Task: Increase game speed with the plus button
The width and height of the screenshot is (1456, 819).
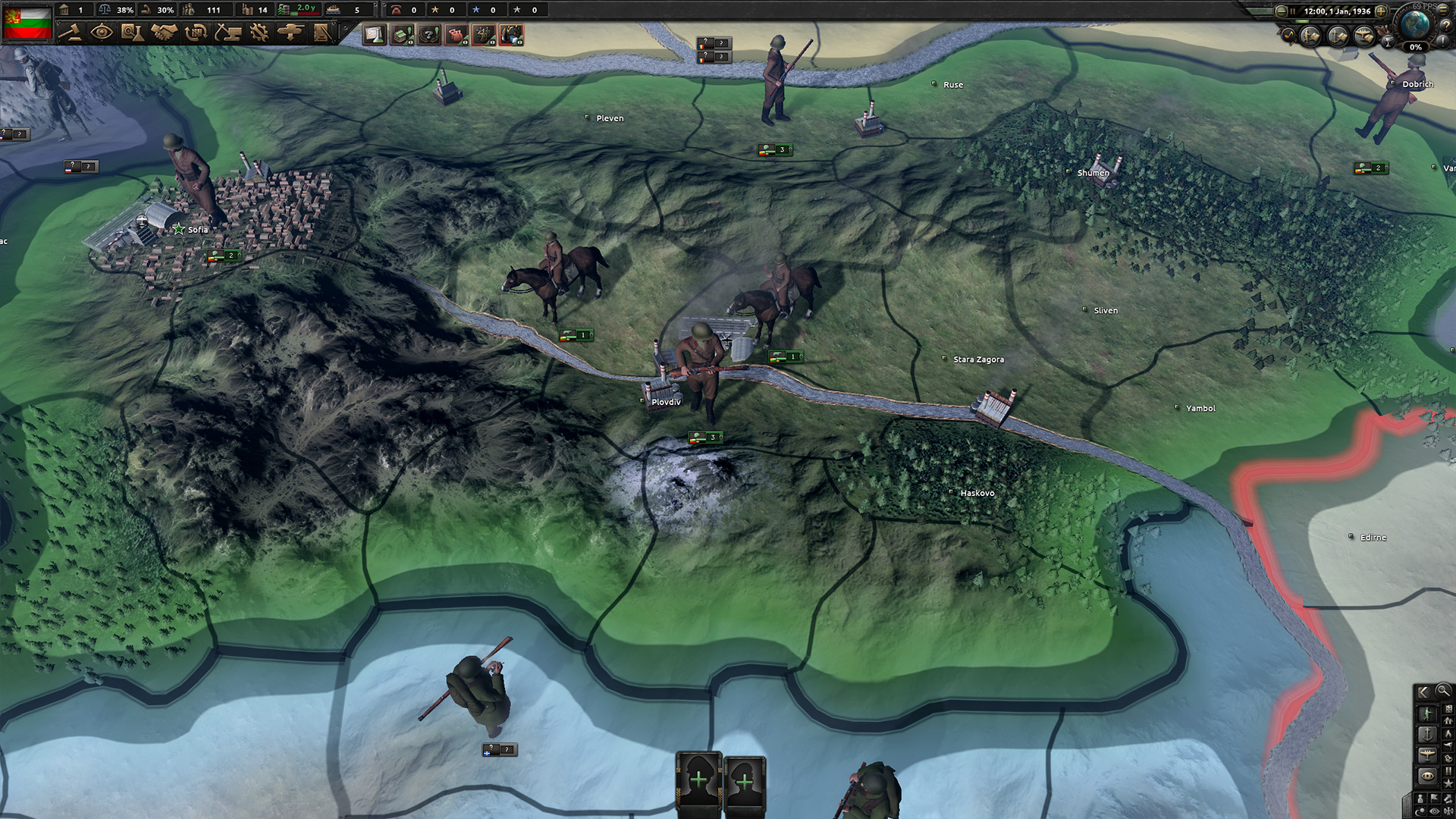Action: (x=1380, y=12)
